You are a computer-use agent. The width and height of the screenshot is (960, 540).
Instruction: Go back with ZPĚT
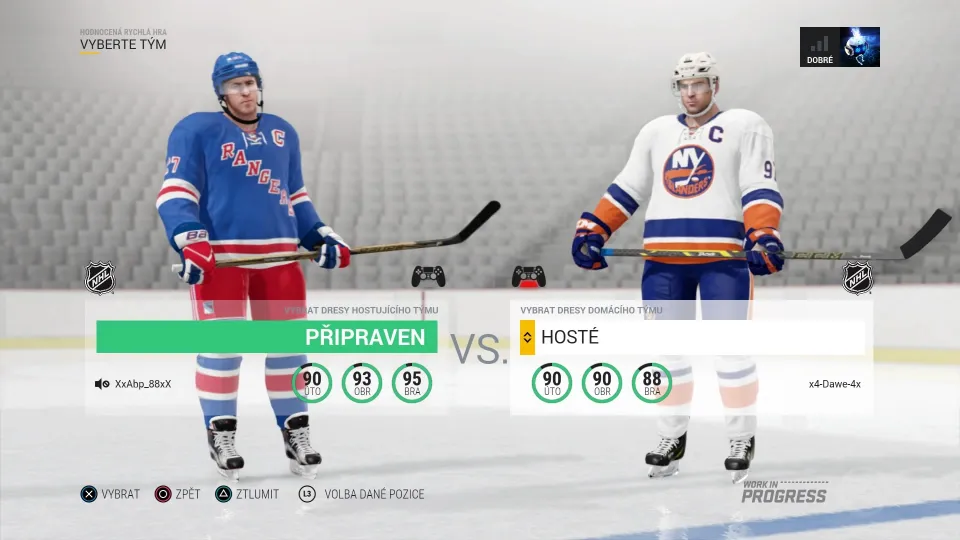coord(182,494)
